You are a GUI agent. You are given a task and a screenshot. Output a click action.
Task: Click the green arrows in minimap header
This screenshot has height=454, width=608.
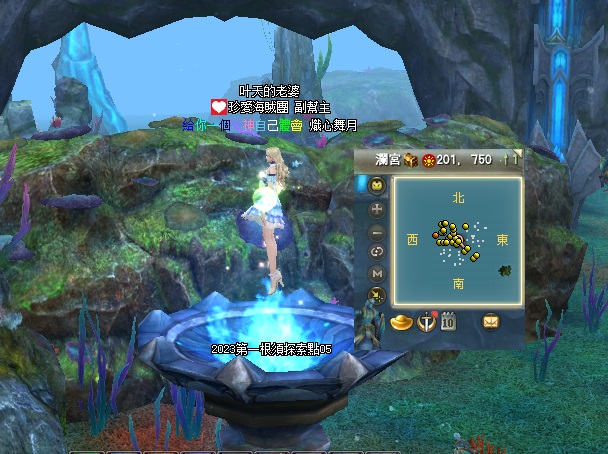point(509,160)
